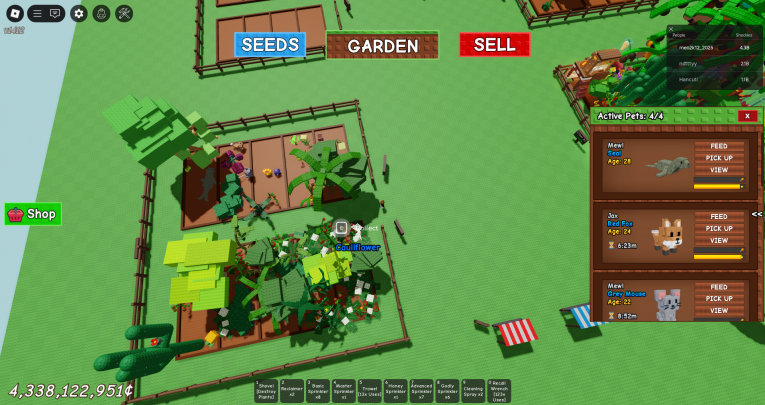Open the Roblox main menu
Screen dimensions: 765x405
(13, 13)
